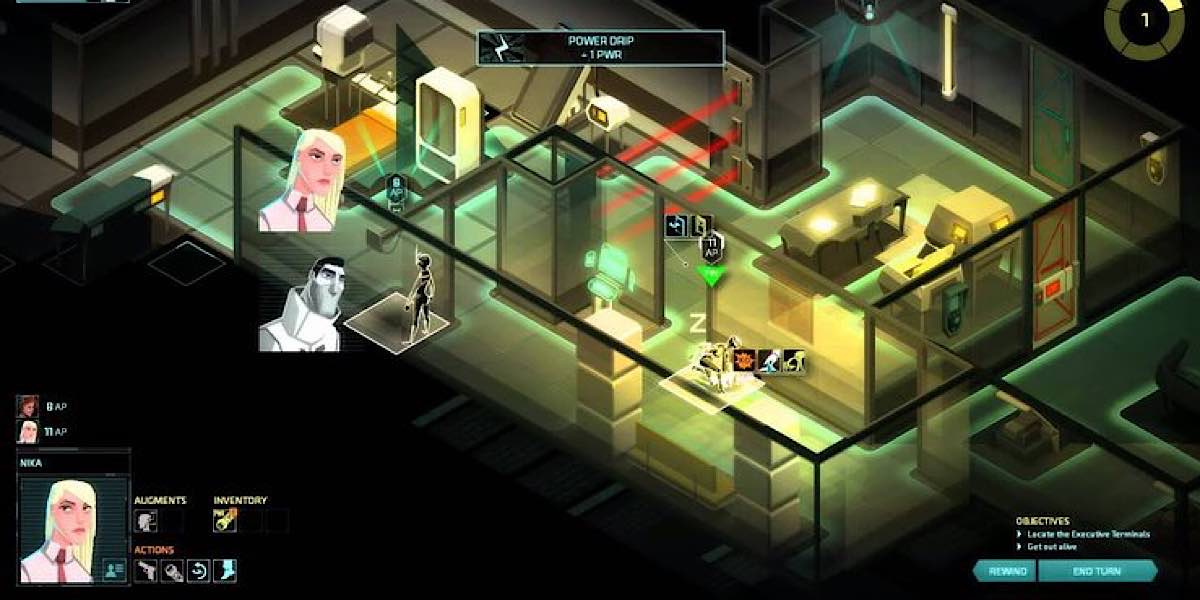Select the blonde agent thumbnail with 11 AP
The height and width of the screenshot is (600, 1200).
click(26, 432)
